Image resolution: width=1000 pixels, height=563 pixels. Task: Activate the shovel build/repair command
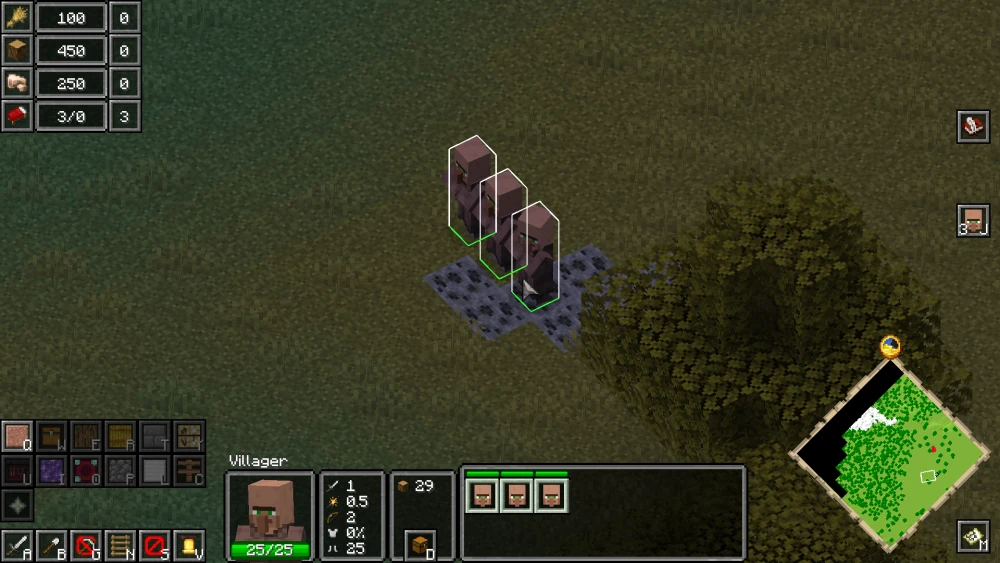tap(52, 546)
